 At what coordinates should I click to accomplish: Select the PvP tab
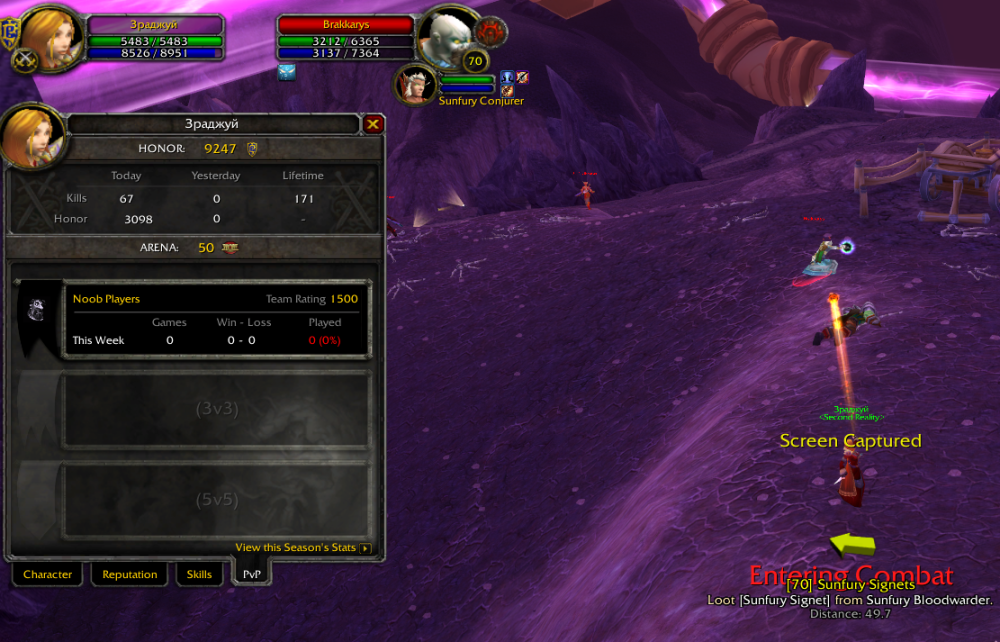252,575
